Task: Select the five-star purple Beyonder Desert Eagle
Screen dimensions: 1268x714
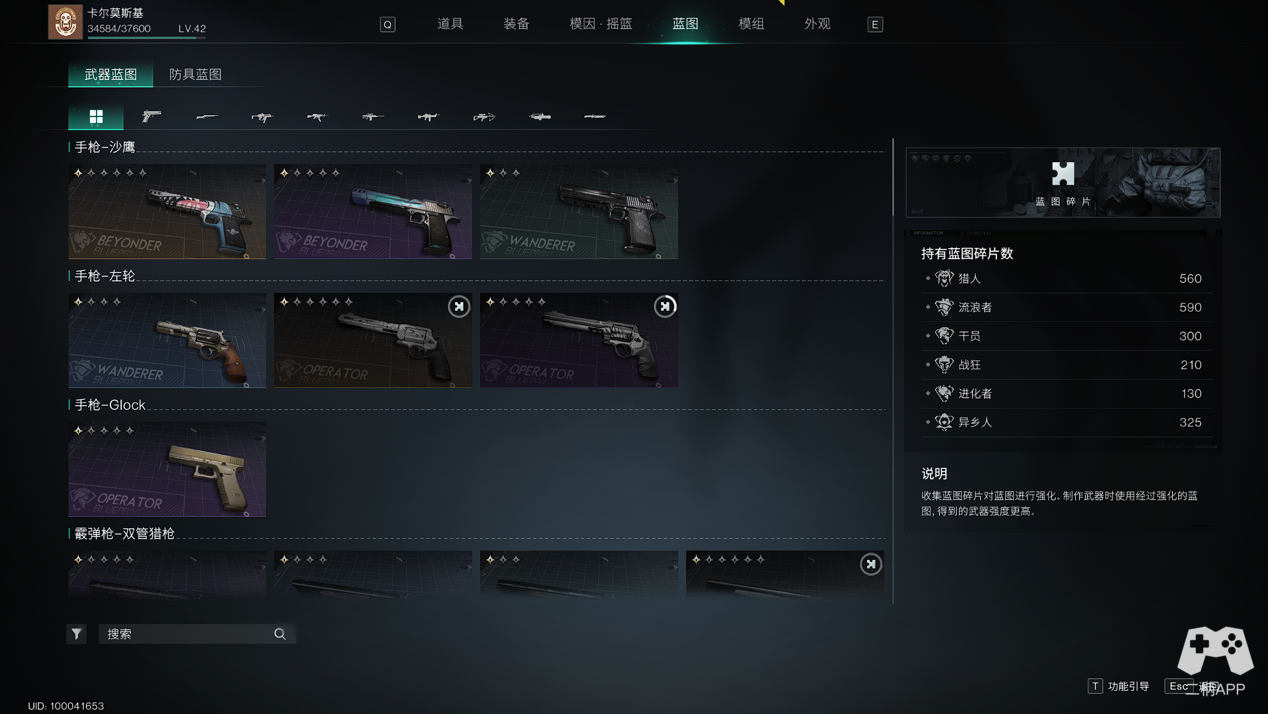Action: pyautogui.click(x=373, y=212)
